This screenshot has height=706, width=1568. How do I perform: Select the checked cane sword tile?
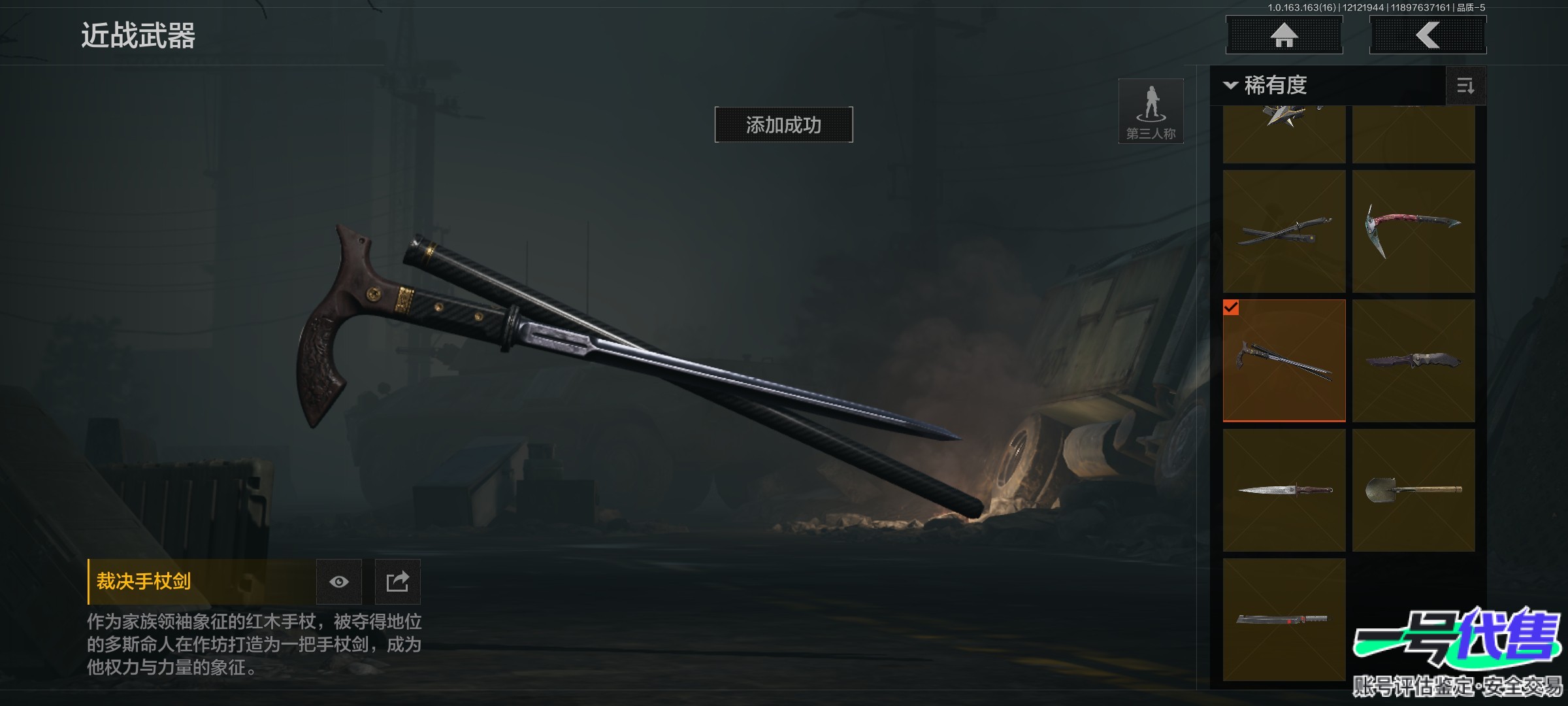[x=1284, y=361]
